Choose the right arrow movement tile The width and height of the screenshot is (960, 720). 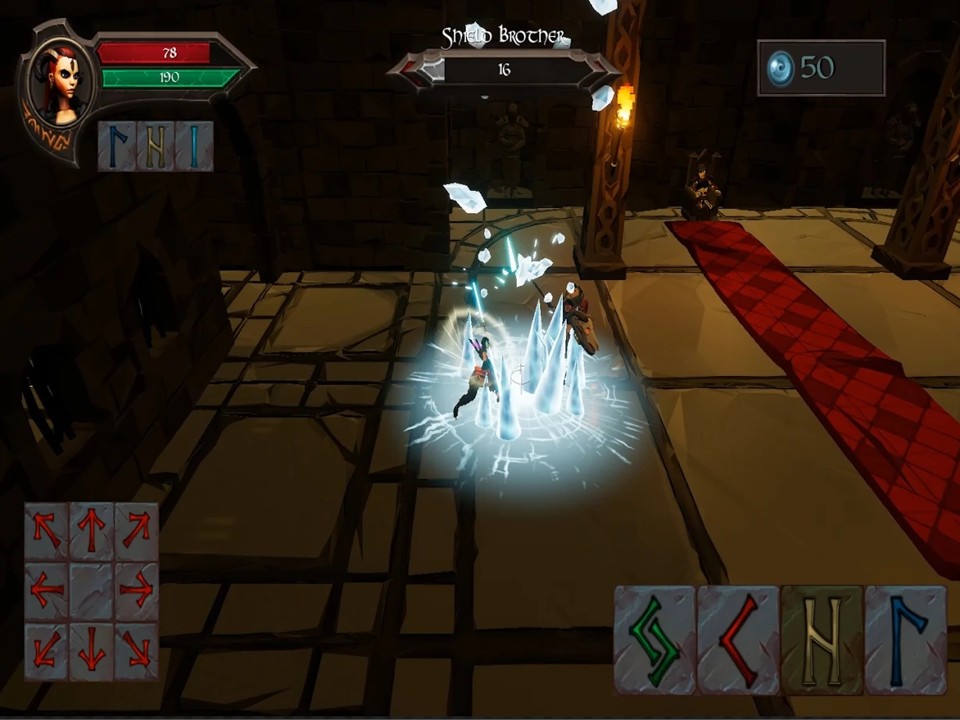coord(136,591)
